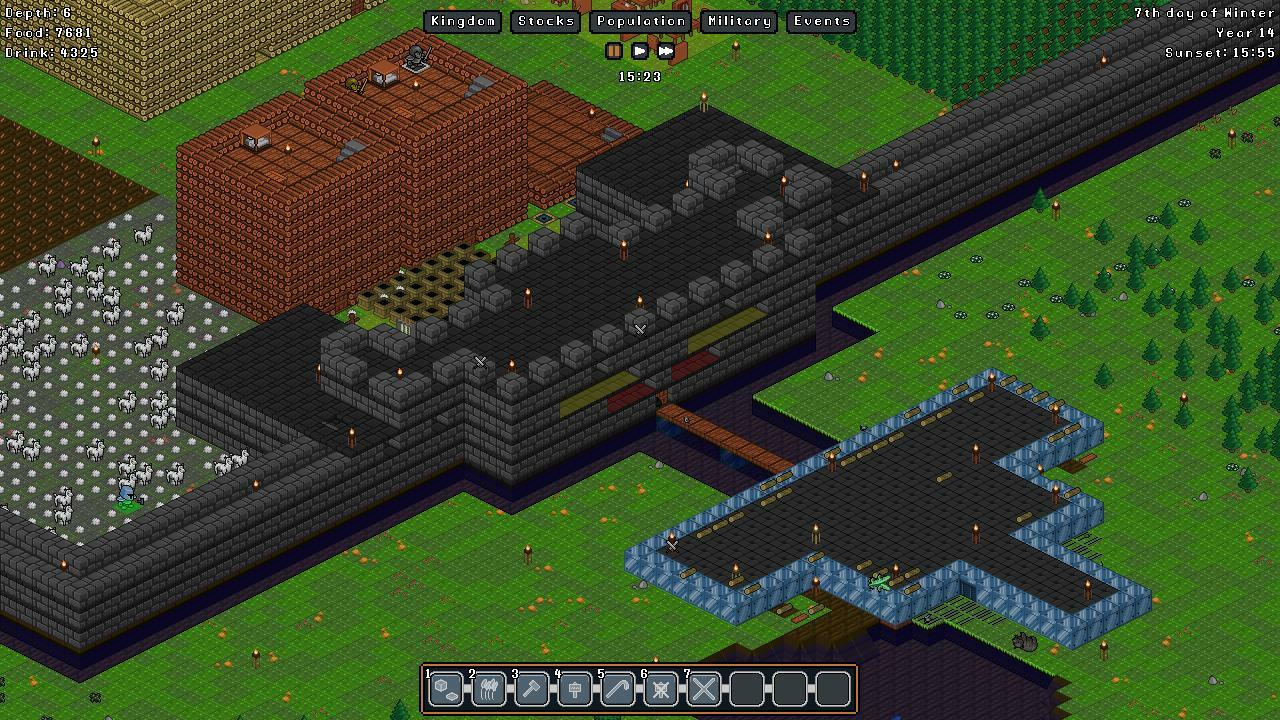Open the Kingdom menu
This screenshot has width=1280, height=720.
point(462,20)
